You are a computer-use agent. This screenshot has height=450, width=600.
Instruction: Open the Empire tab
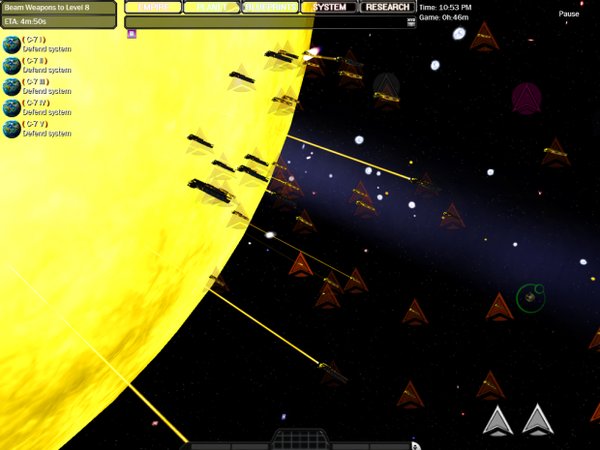click(x=153, y=7)
